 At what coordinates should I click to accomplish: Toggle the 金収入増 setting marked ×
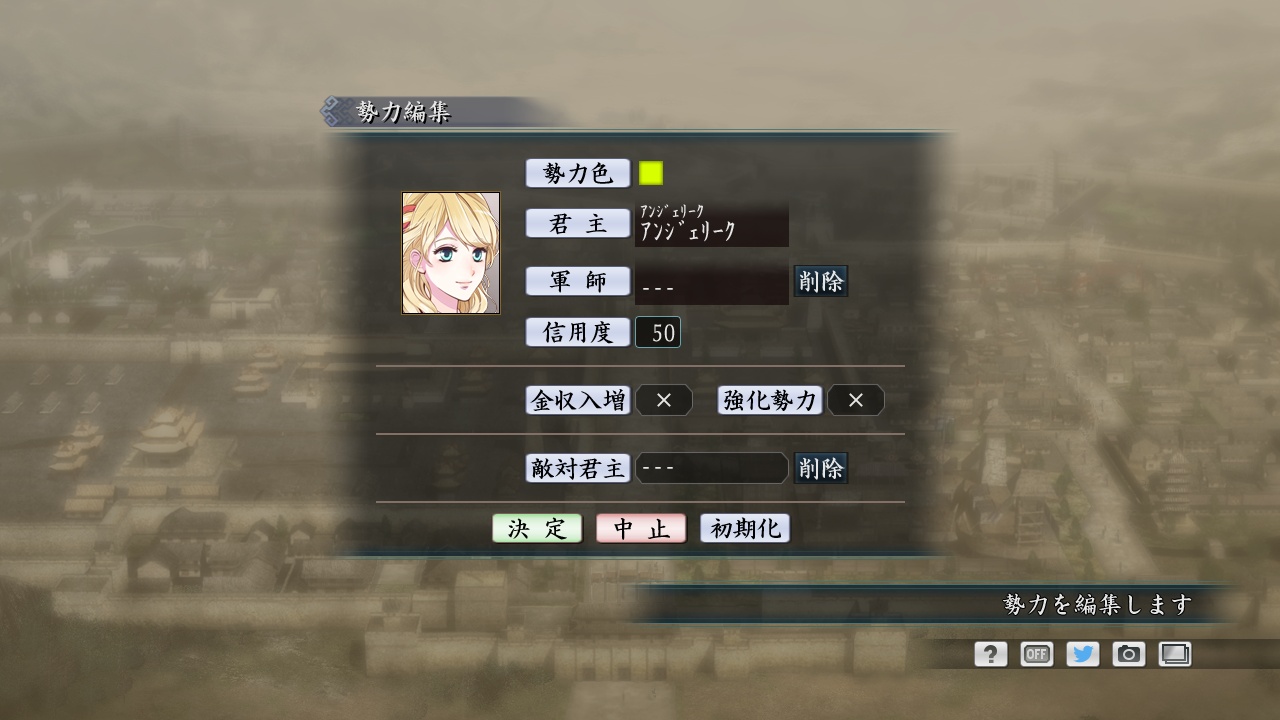point(664,400)
